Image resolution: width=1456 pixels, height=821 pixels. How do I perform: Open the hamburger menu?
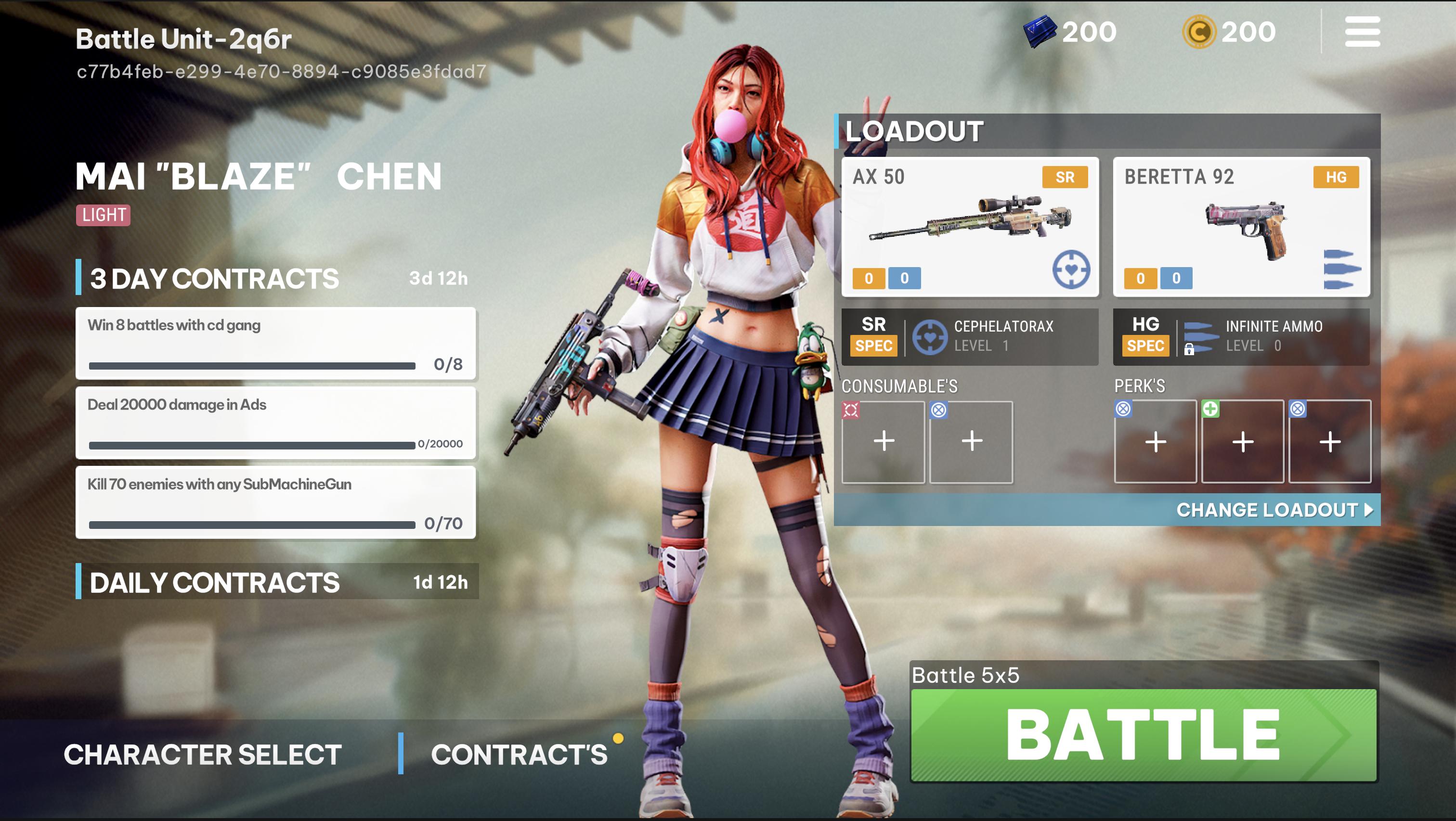click(1362, 32)
